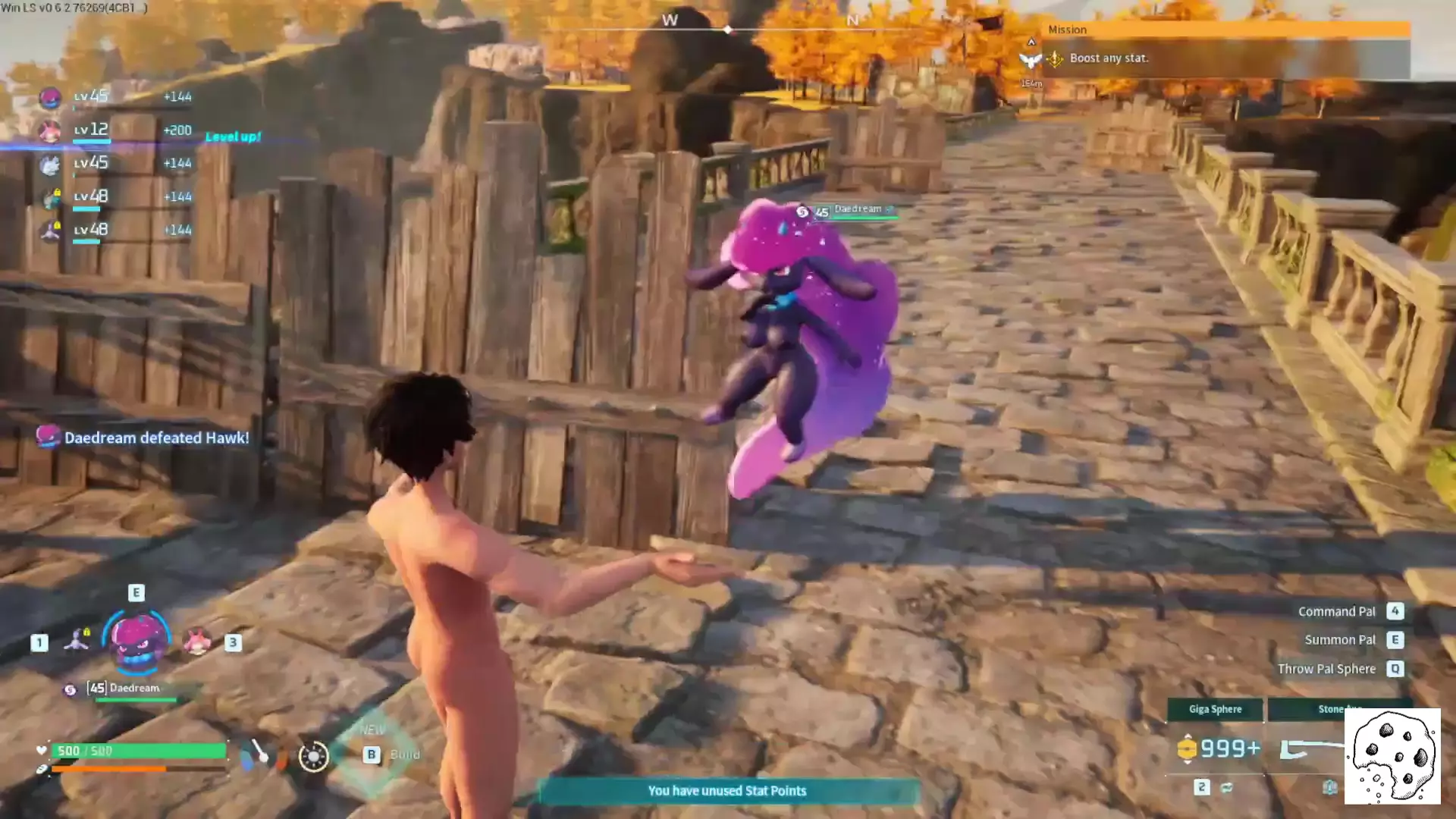Switch to the previous pal icon with lock
The width and height of the screenshot is (1456, 819).
coord(77,641)
